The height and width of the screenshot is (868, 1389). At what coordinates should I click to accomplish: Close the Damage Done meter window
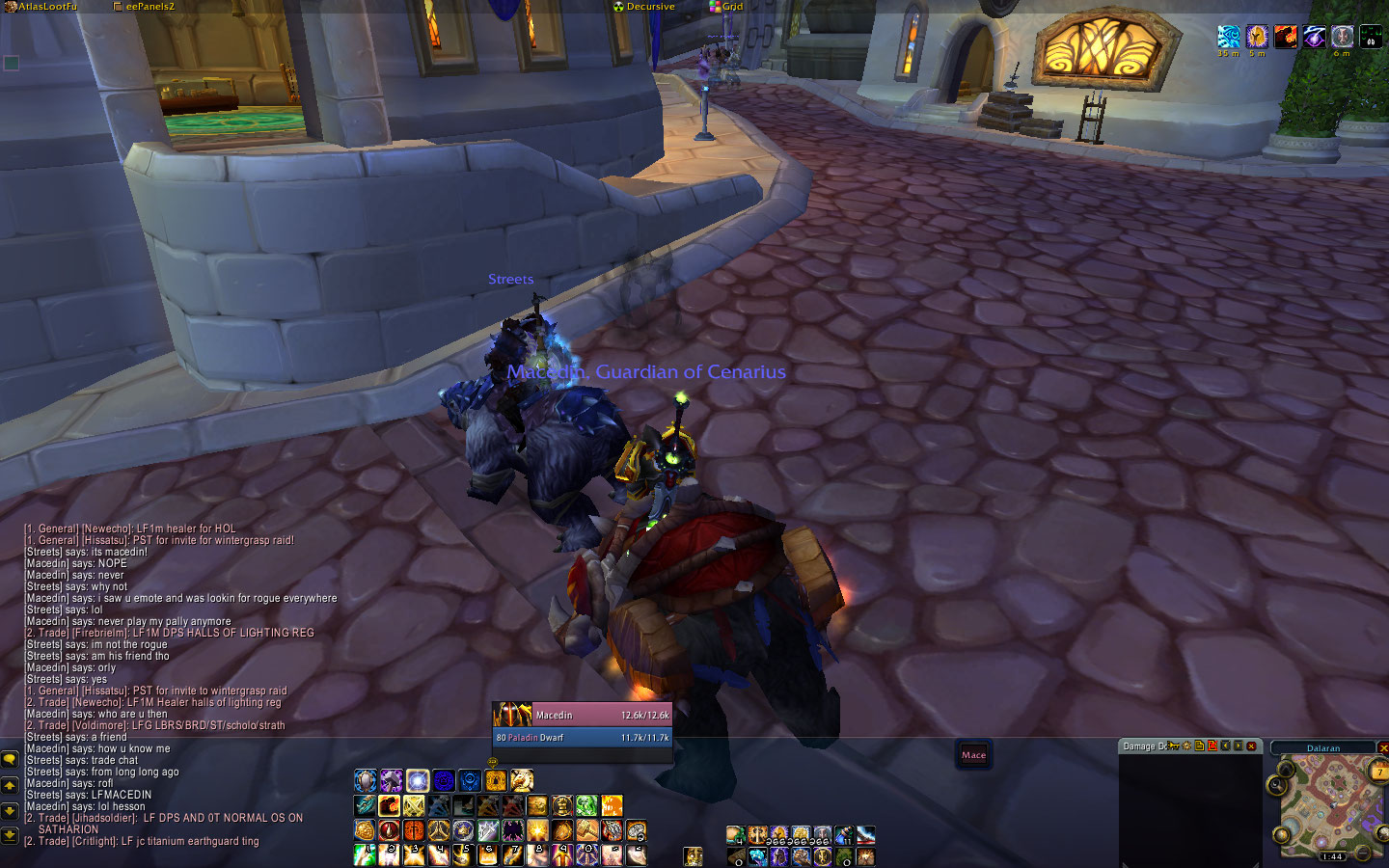coord(1252,746)
